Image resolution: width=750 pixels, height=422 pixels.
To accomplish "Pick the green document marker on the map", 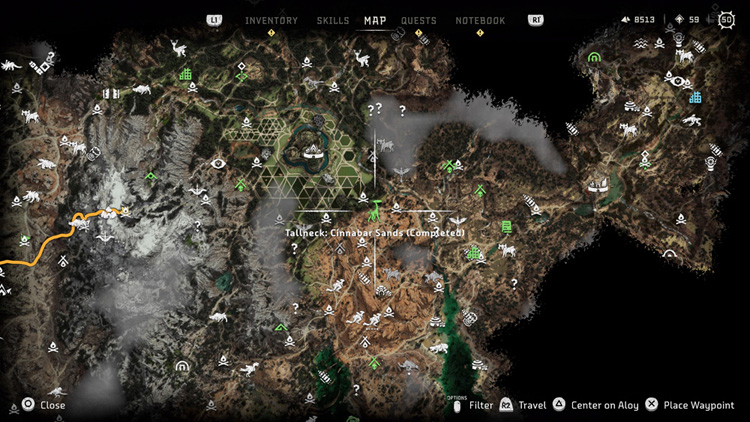I will tap(506, 226).
